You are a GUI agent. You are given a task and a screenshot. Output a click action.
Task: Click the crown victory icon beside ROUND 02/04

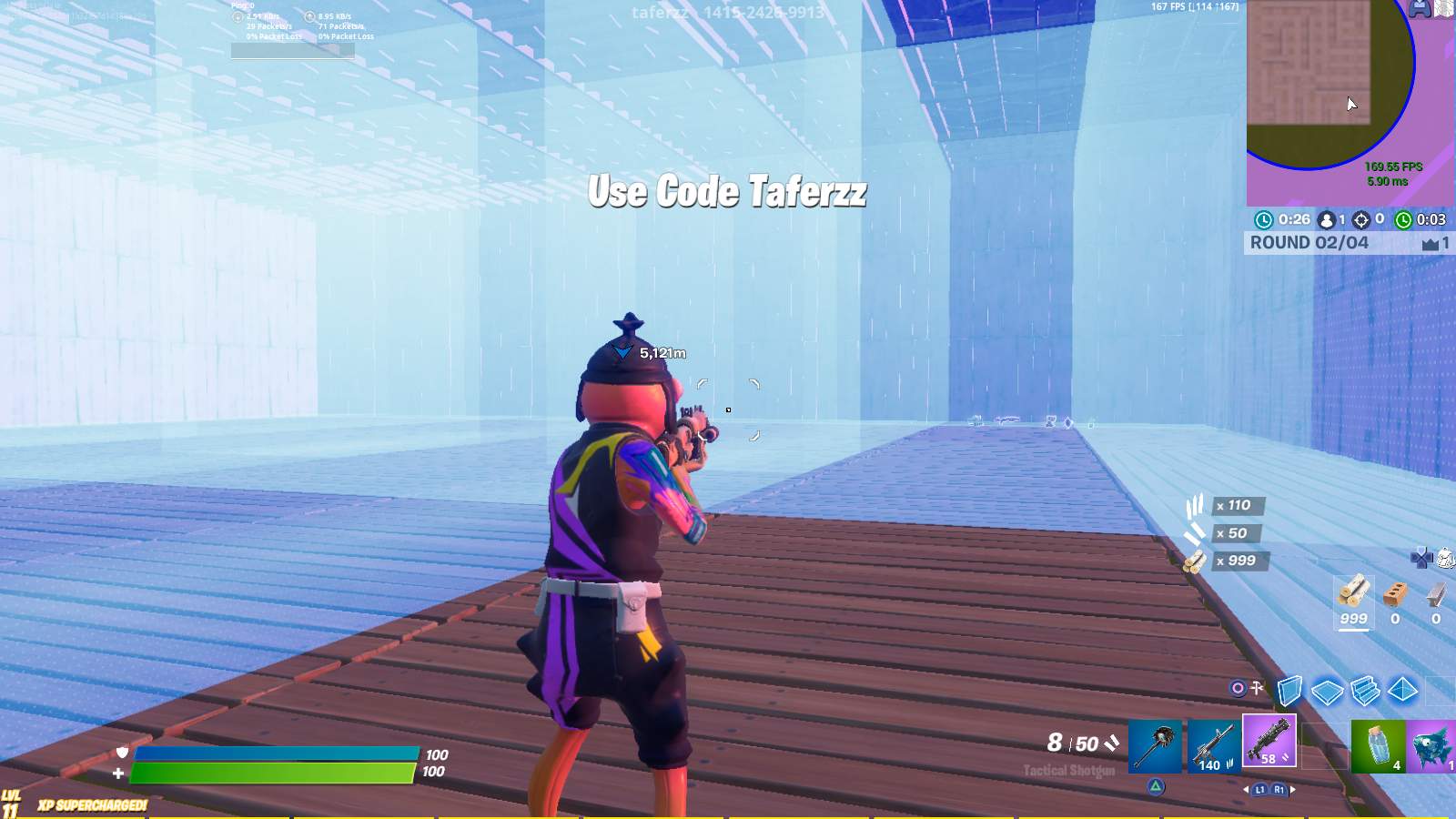pyautogui.click(x=1430, y=243)
